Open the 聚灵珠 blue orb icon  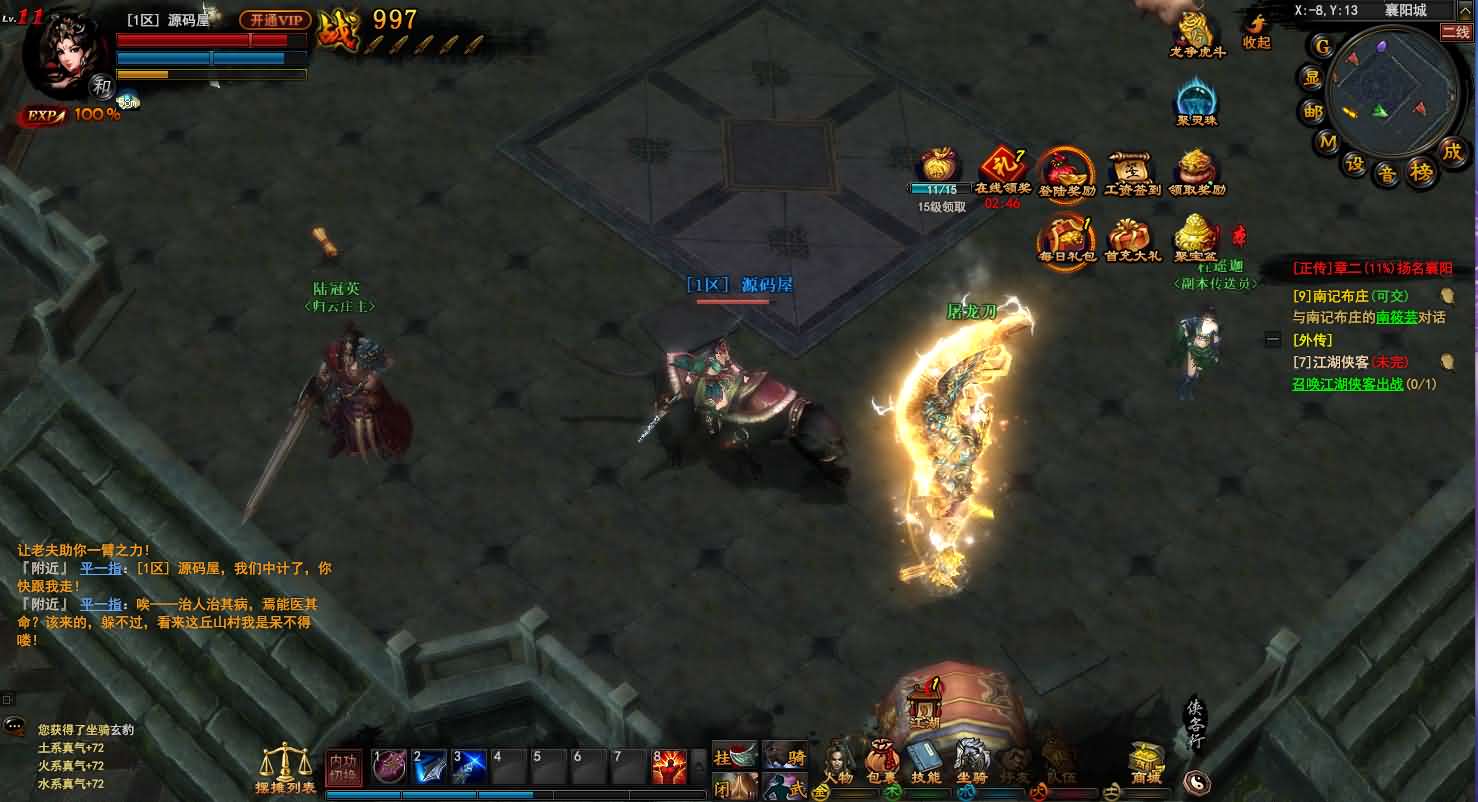1196,102
